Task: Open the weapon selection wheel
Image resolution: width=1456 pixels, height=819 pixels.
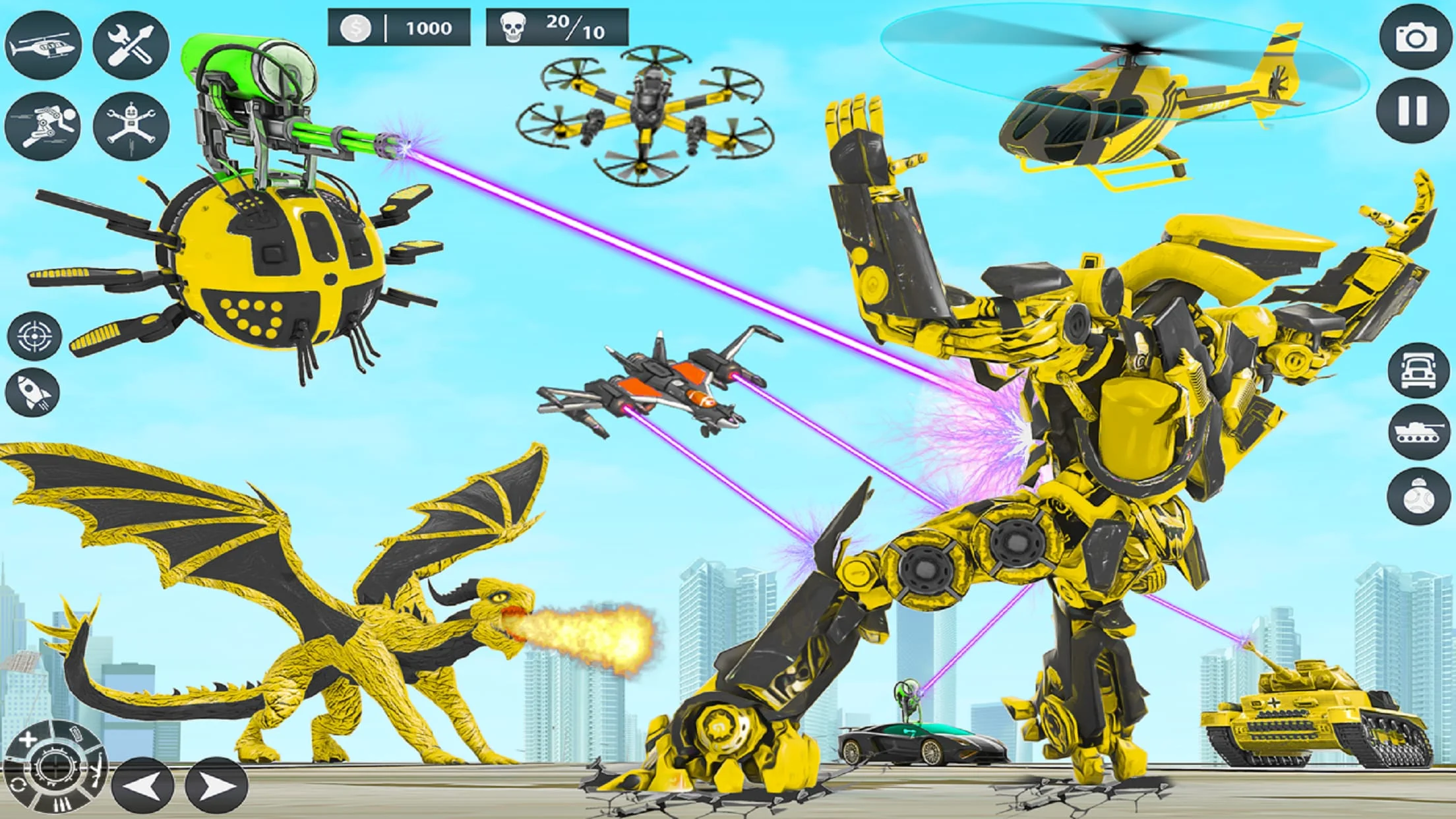Action: click(x=55, y=767)
